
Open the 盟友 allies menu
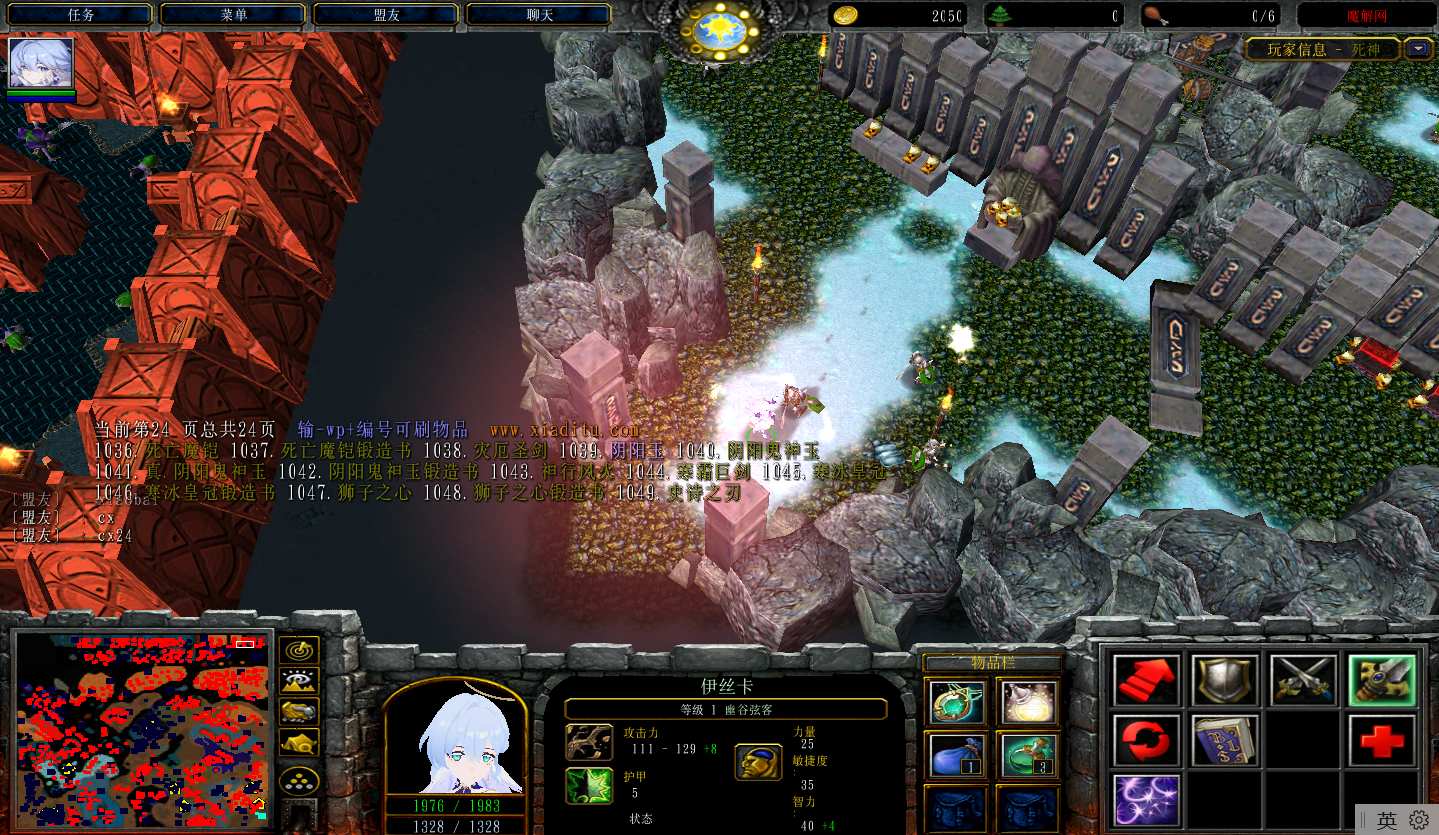click(387, 15)
